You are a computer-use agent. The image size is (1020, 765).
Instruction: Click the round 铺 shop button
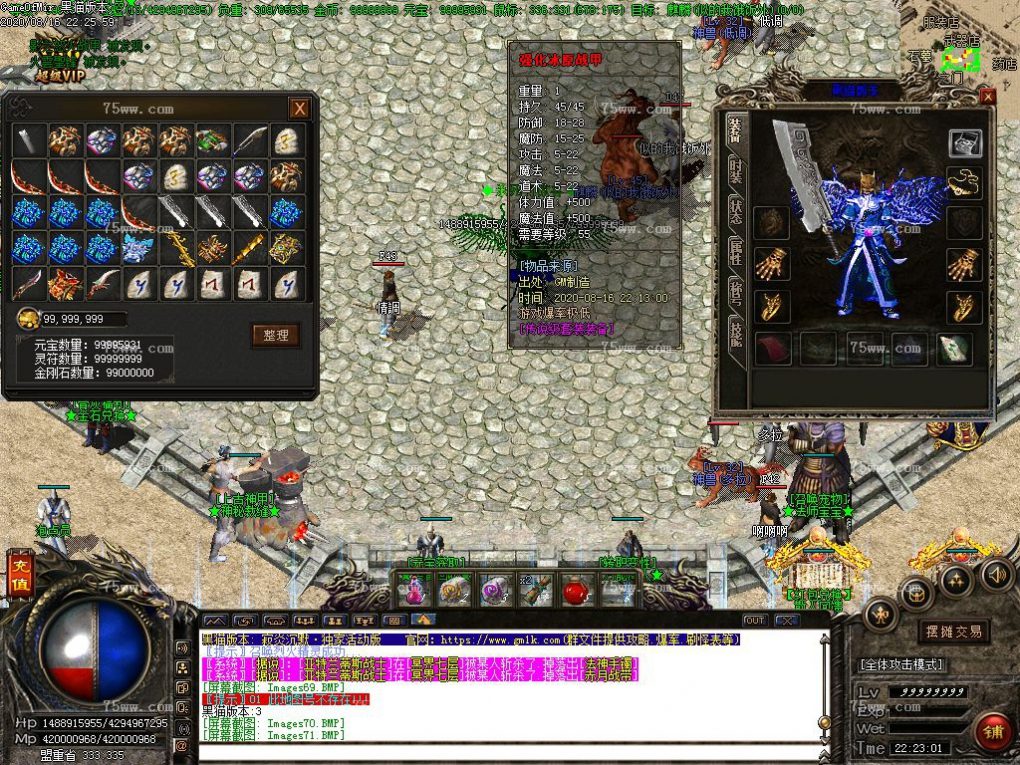click(992, 729)
